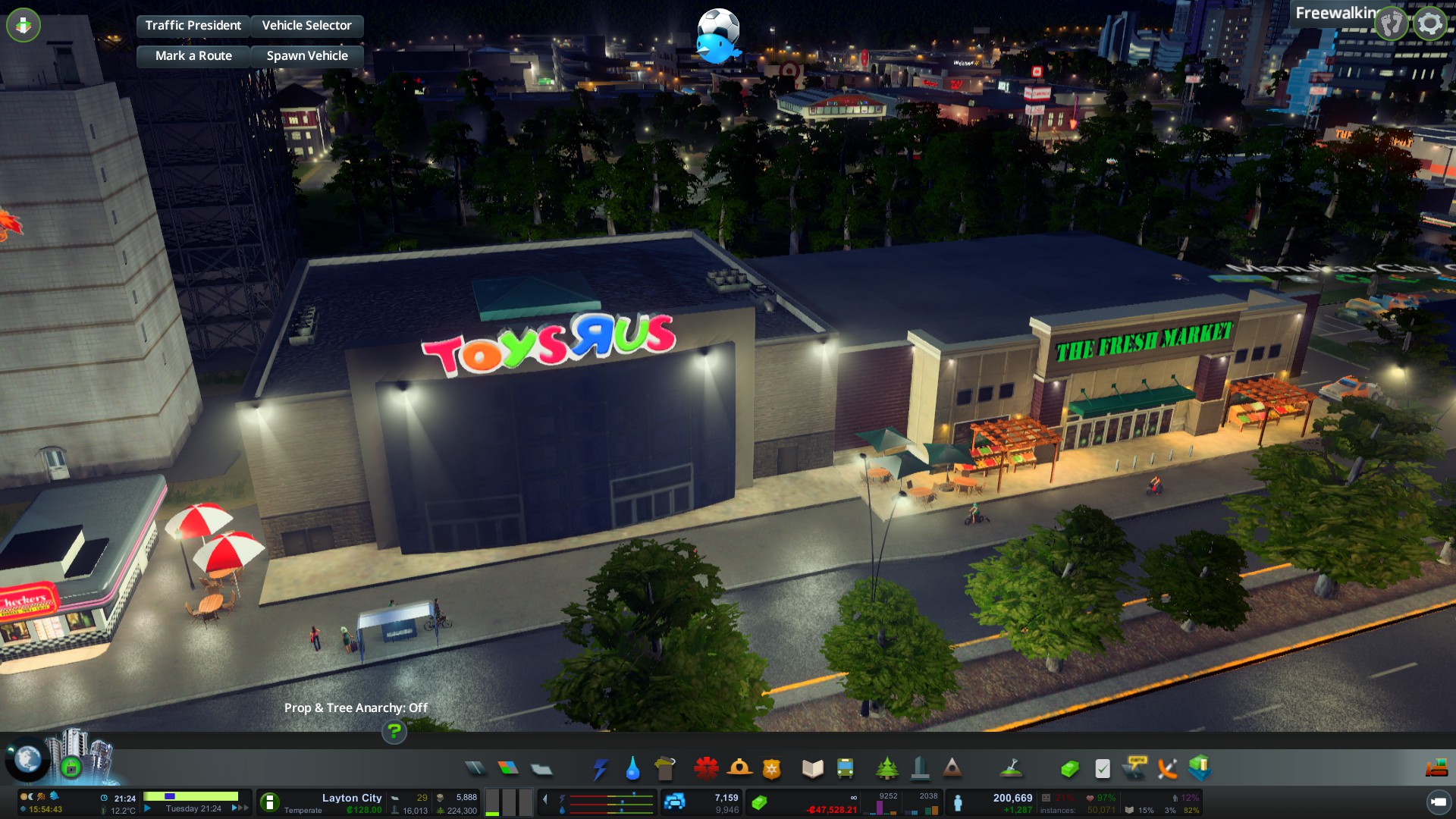Open the Parks tree menu
Screen dimensions: 1456x819
point(886,769)
